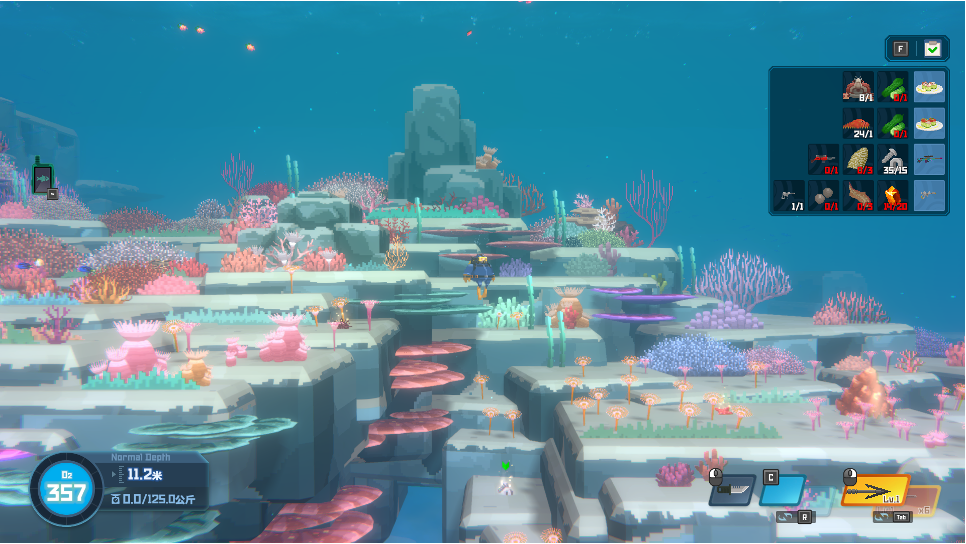
Task: Choose the red crab ingredient slot
Action: (857, 87)
